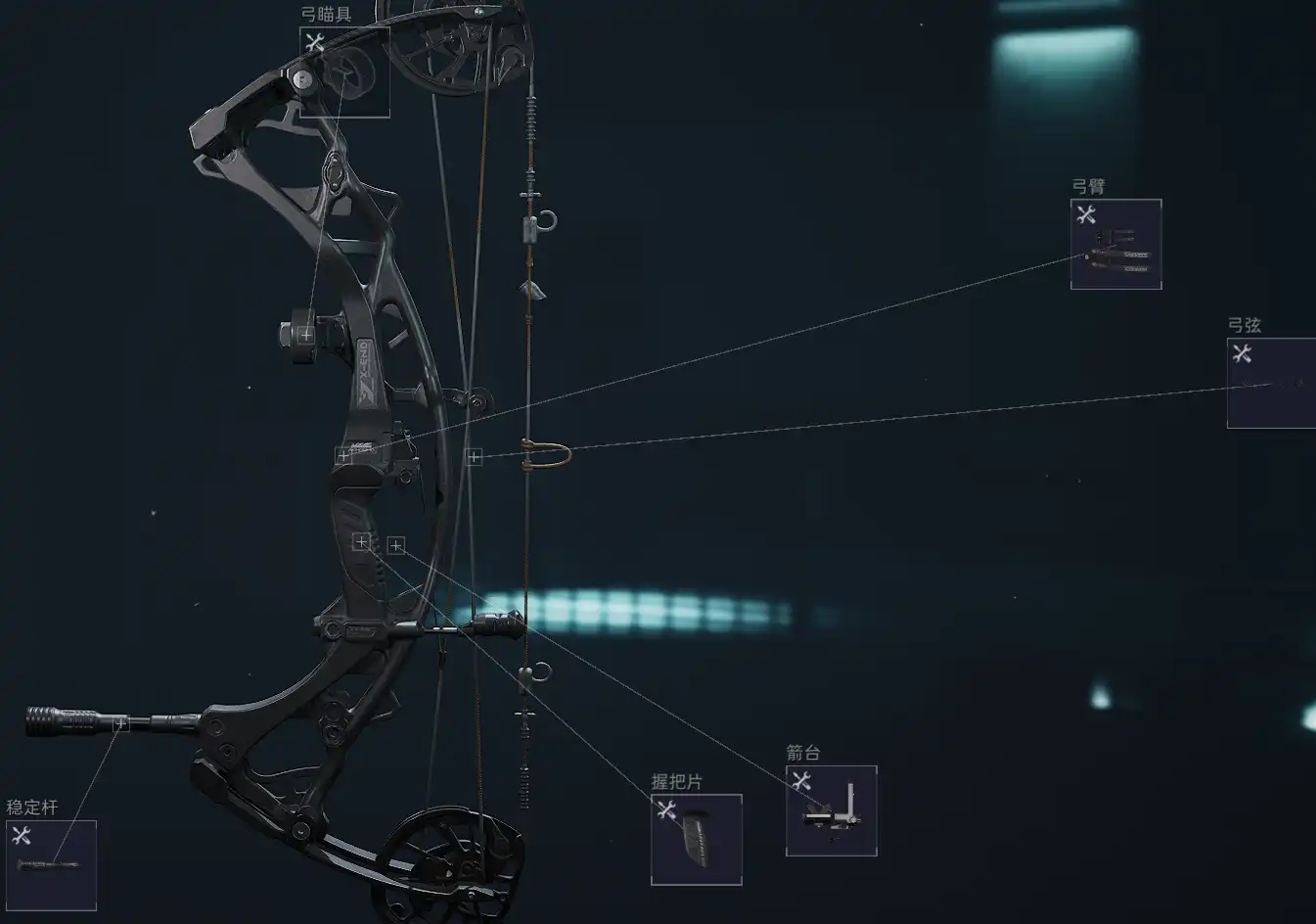Select the 握把片 grip plate slot
The image size is (1316, 924).
coord(696,840)
